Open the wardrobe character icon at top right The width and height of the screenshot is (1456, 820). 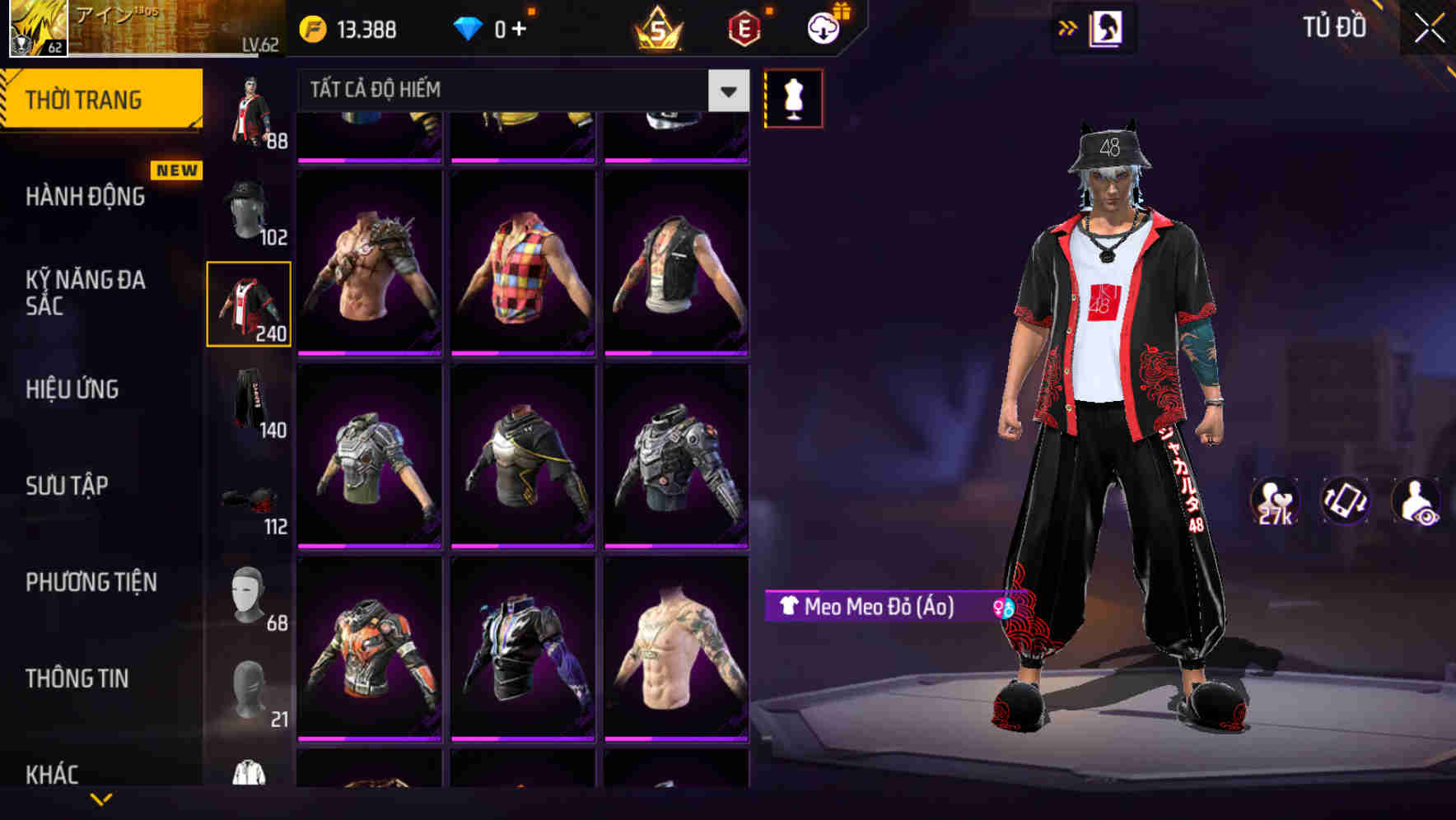pos(1108,28)
